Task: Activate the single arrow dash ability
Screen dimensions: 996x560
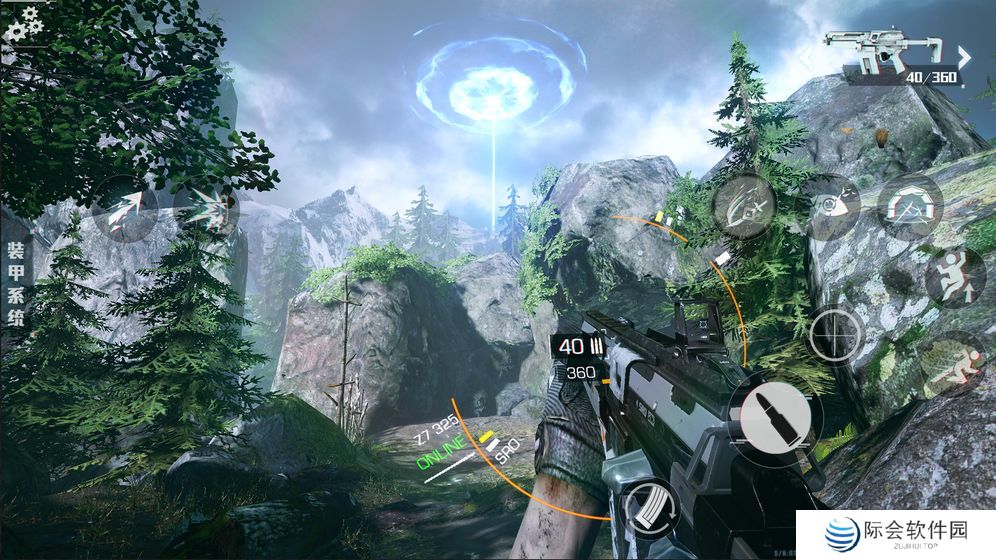Action: tap(125, 209)
